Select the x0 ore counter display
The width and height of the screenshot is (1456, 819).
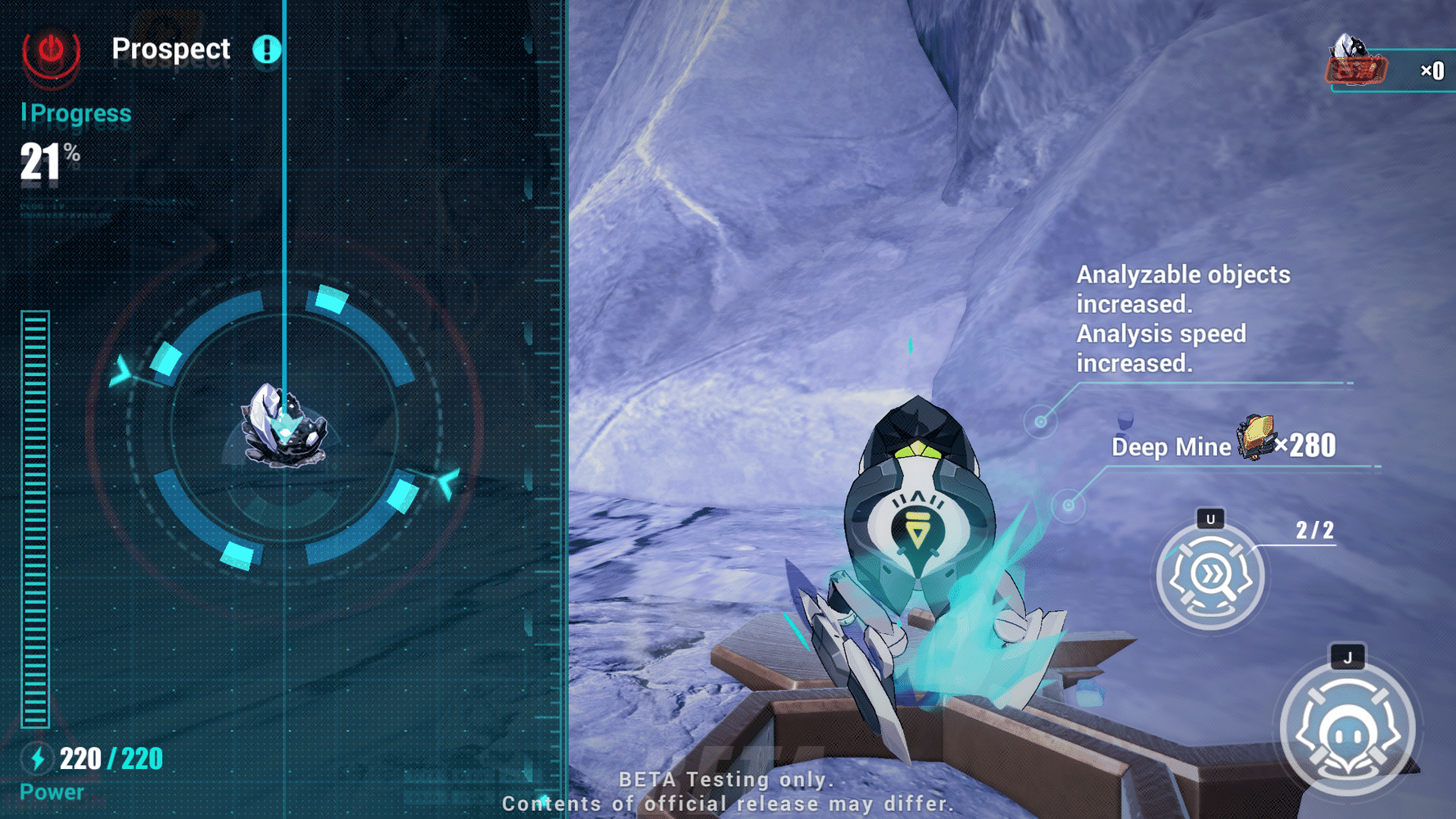click(x=1432, y=72)
